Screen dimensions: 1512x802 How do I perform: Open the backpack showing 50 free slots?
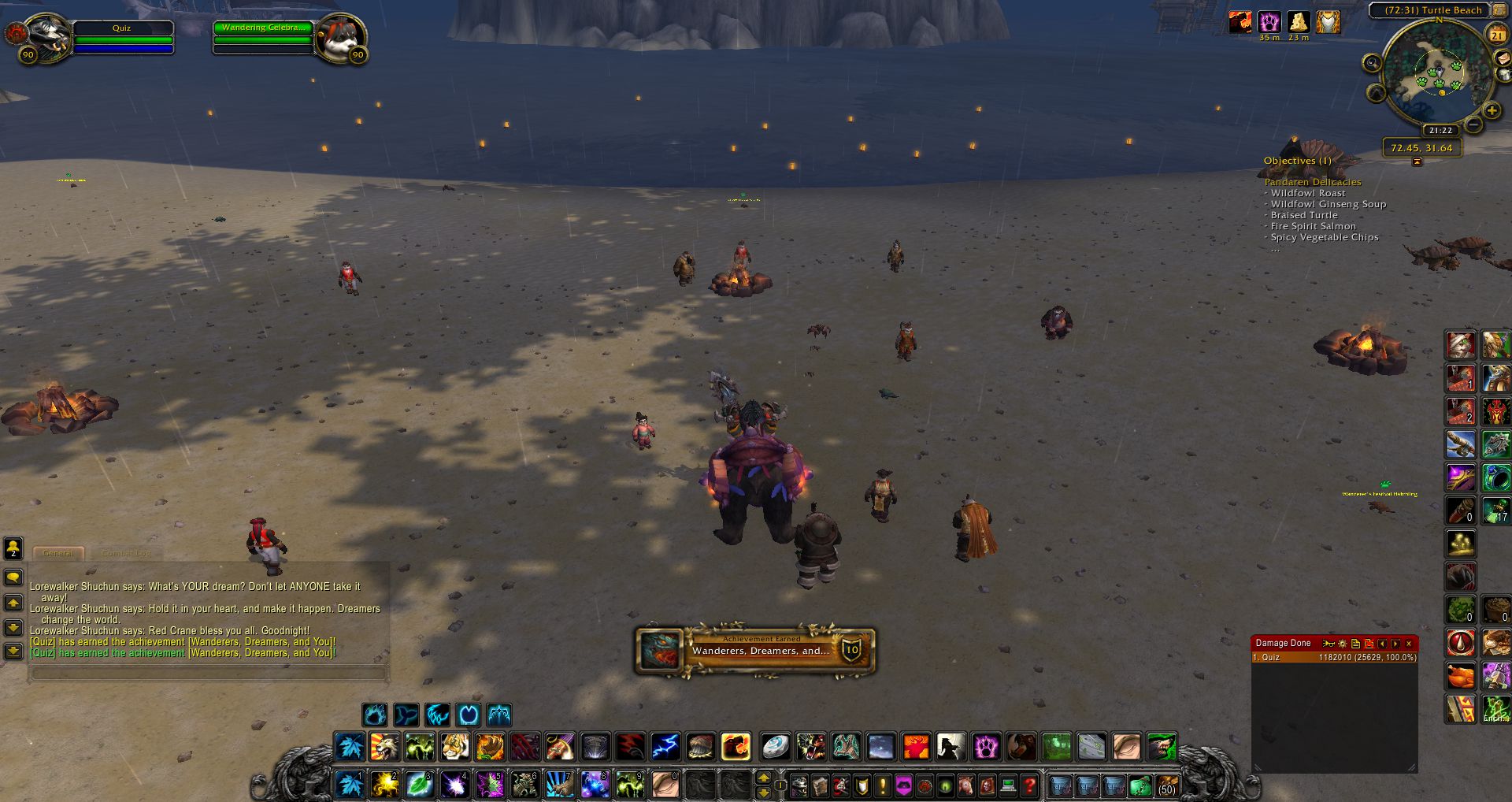(x=1166, y=785)
